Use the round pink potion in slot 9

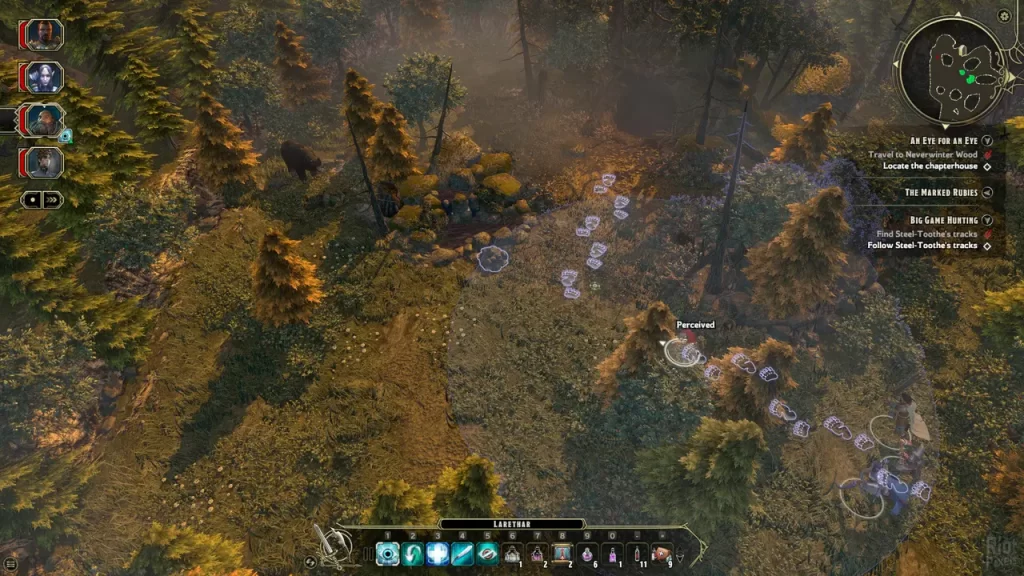(587, 554)
